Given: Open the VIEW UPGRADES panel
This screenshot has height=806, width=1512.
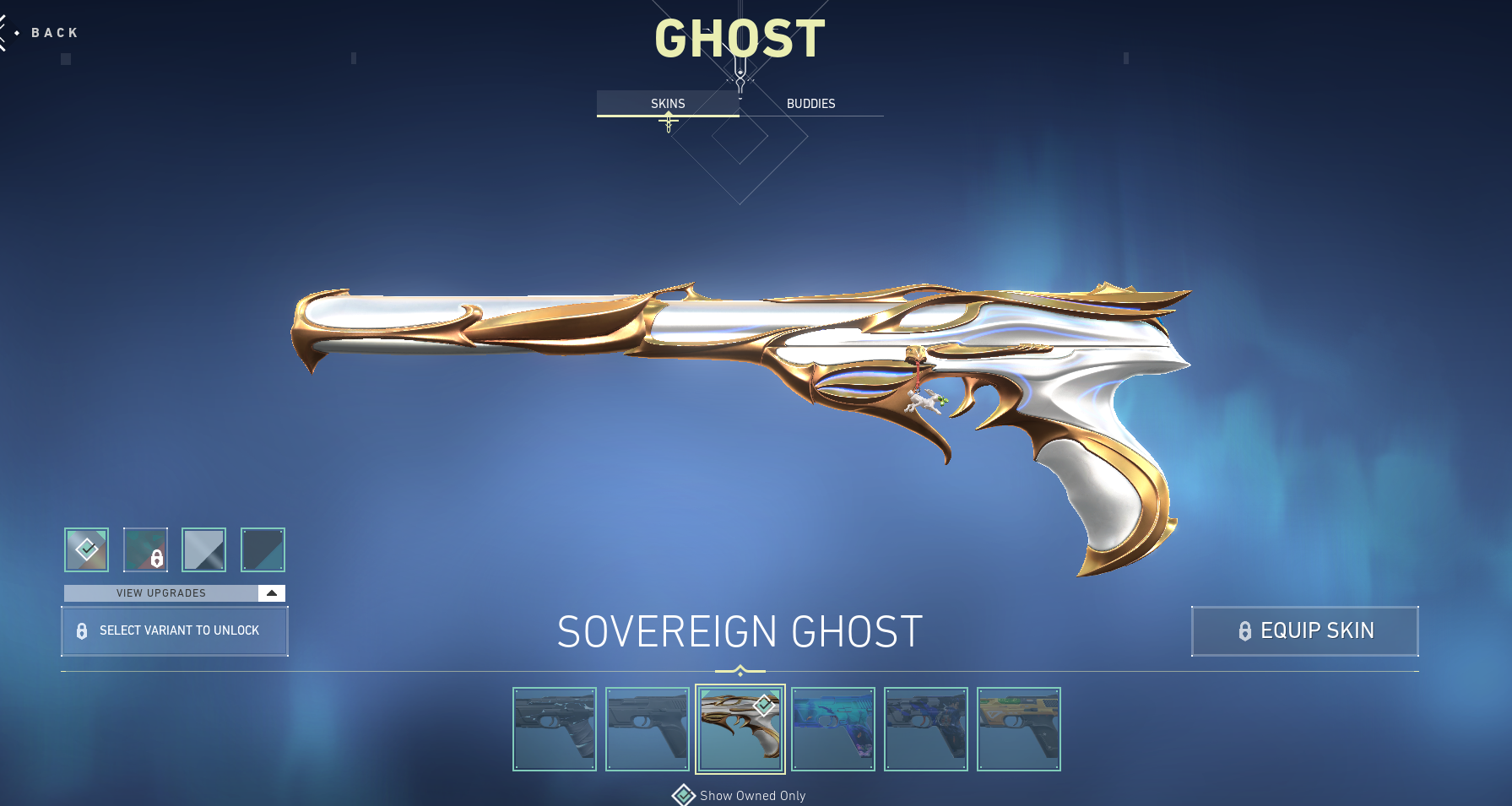Looking at the screenshot, I should (160, 592).
